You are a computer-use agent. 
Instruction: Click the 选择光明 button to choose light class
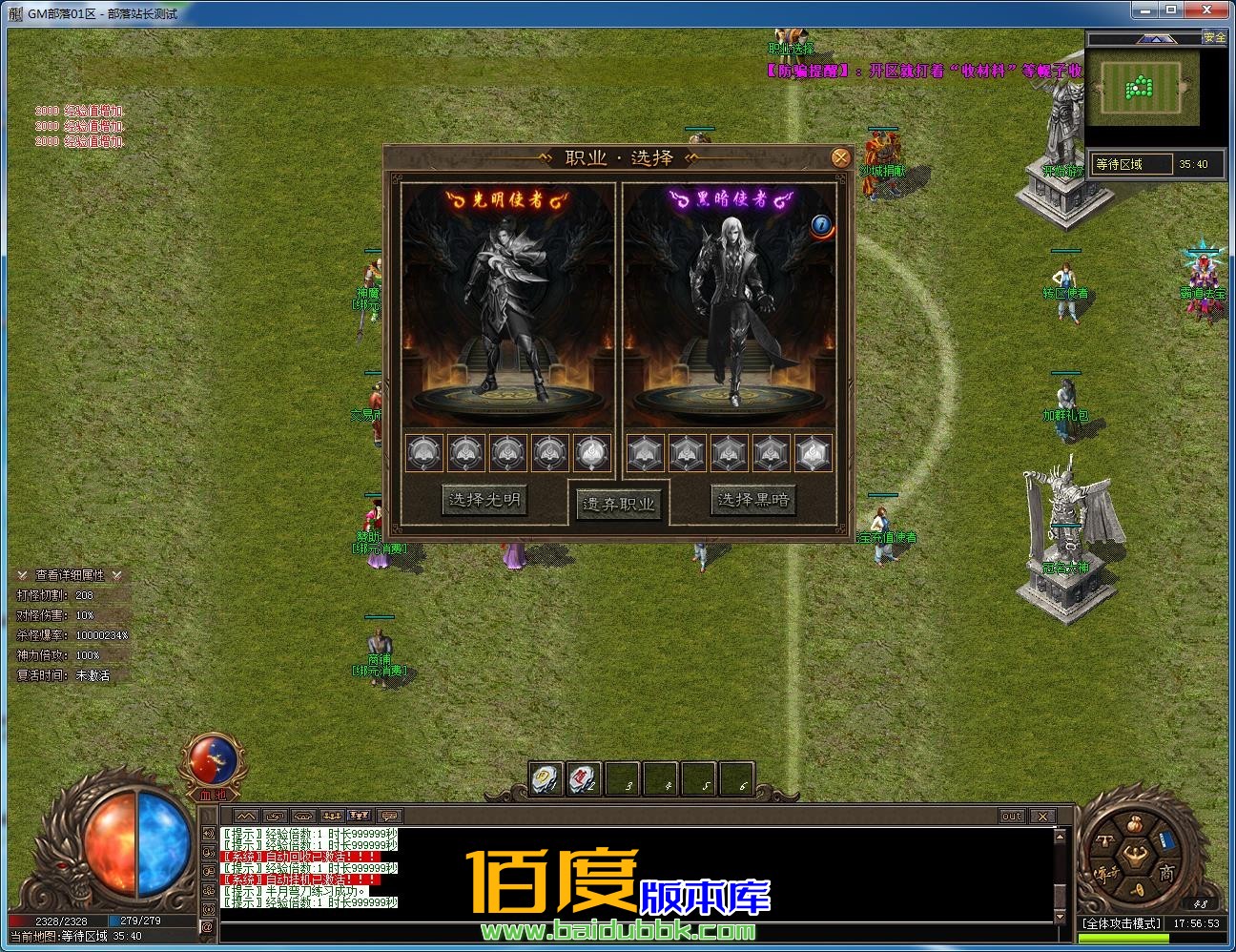tap(483, 499)
